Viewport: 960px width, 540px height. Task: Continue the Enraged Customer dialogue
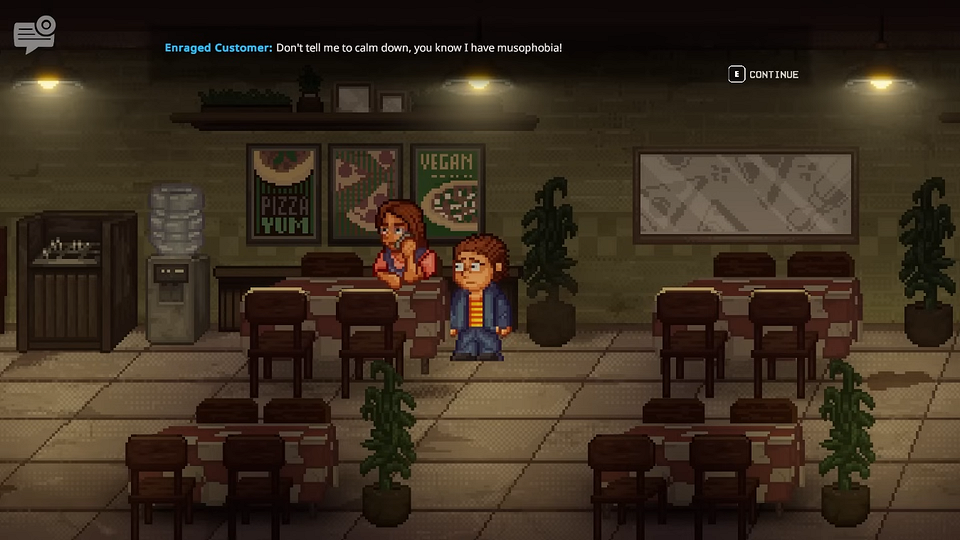tap(764, 74)
